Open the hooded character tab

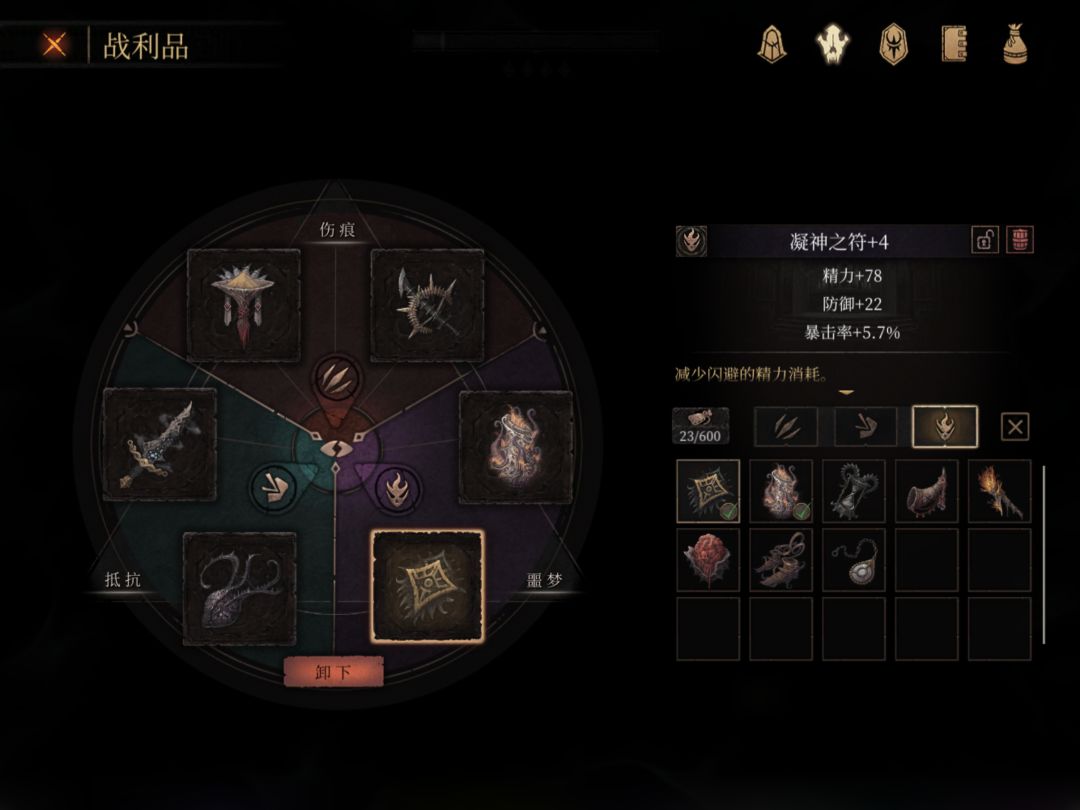point(771,44)
